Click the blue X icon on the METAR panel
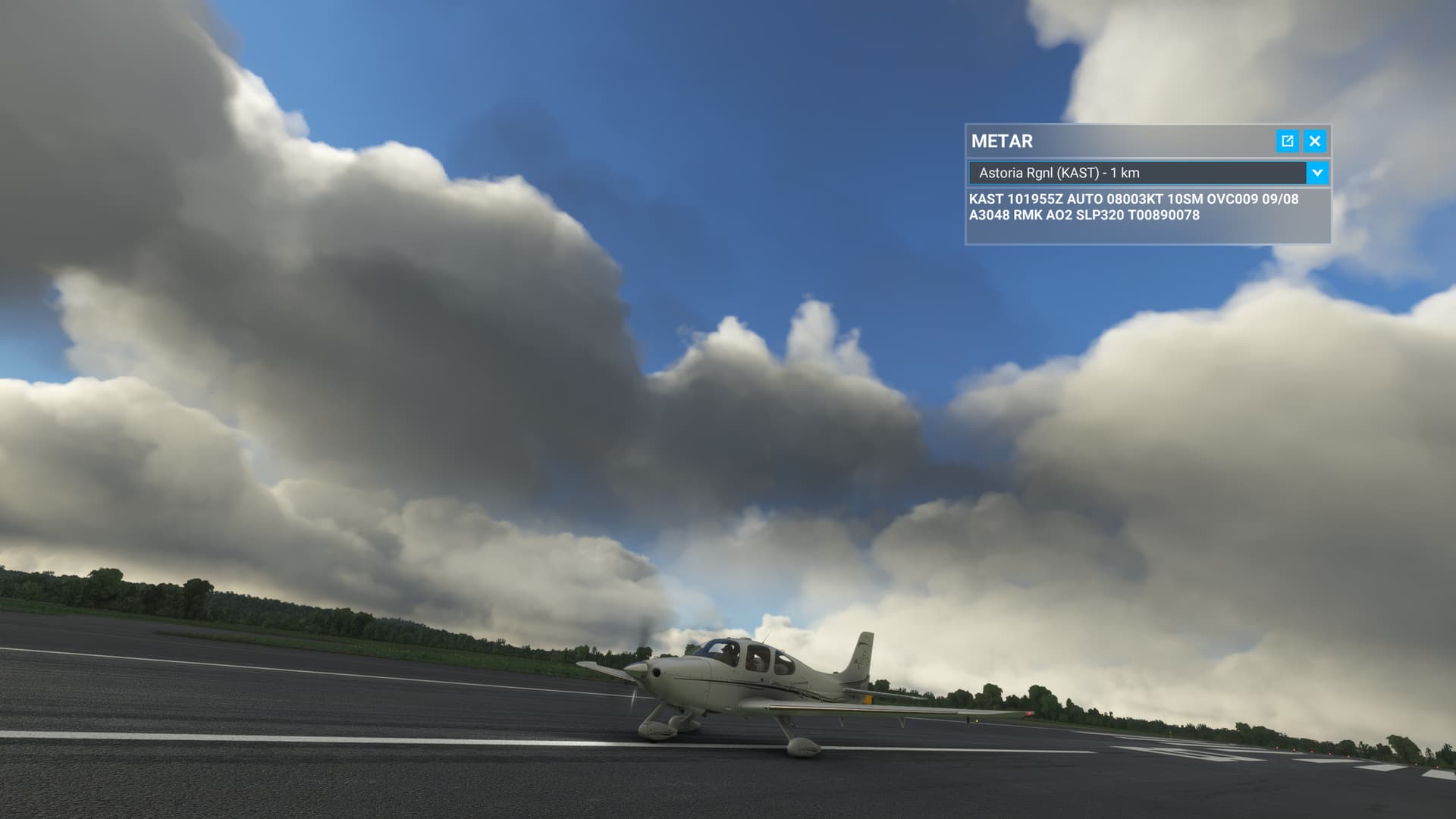Image resolution: width=1456 pixels, height=819 pixels. pos(1315,141)
